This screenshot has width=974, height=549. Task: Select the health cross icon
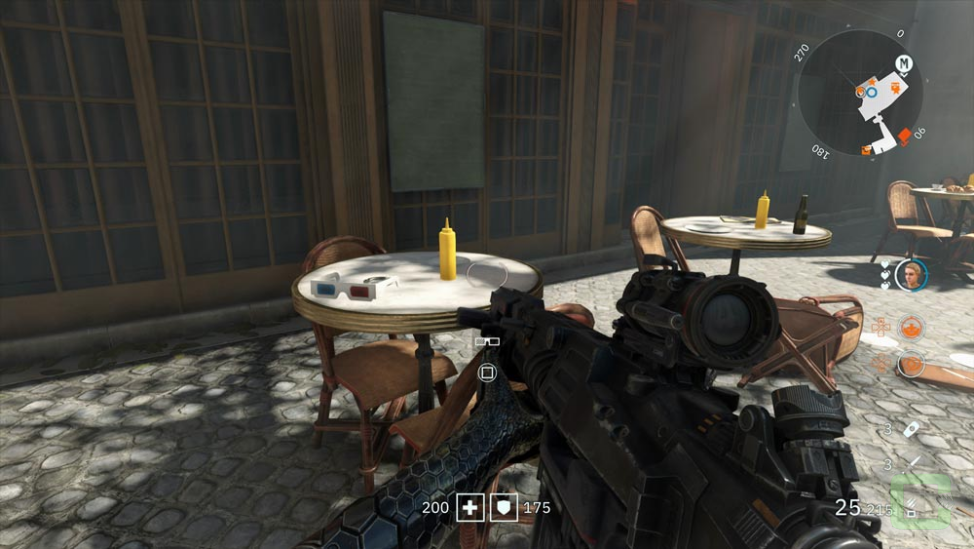(469, 508)
